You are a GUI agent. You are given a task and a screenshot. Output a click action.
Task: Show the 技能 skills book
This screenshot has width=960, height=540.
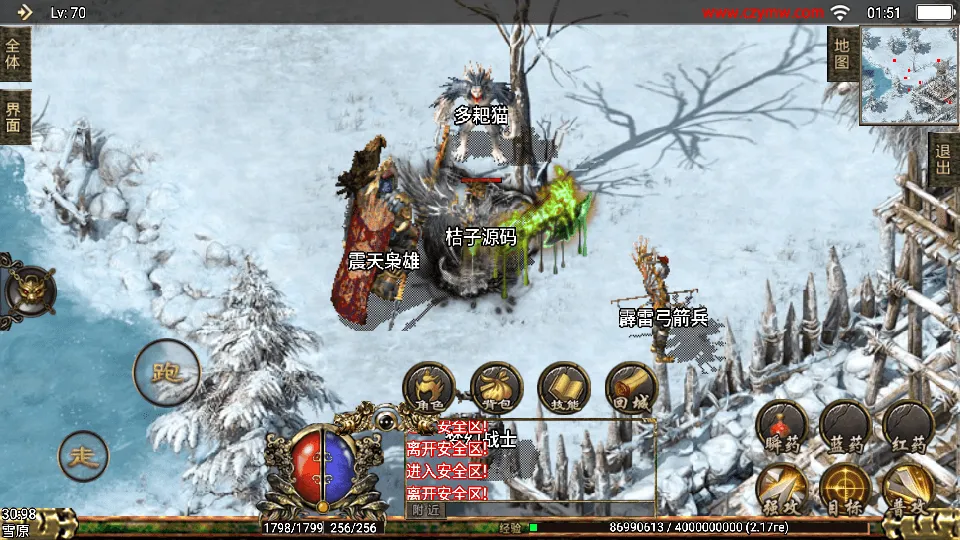[x=564, y=387]
